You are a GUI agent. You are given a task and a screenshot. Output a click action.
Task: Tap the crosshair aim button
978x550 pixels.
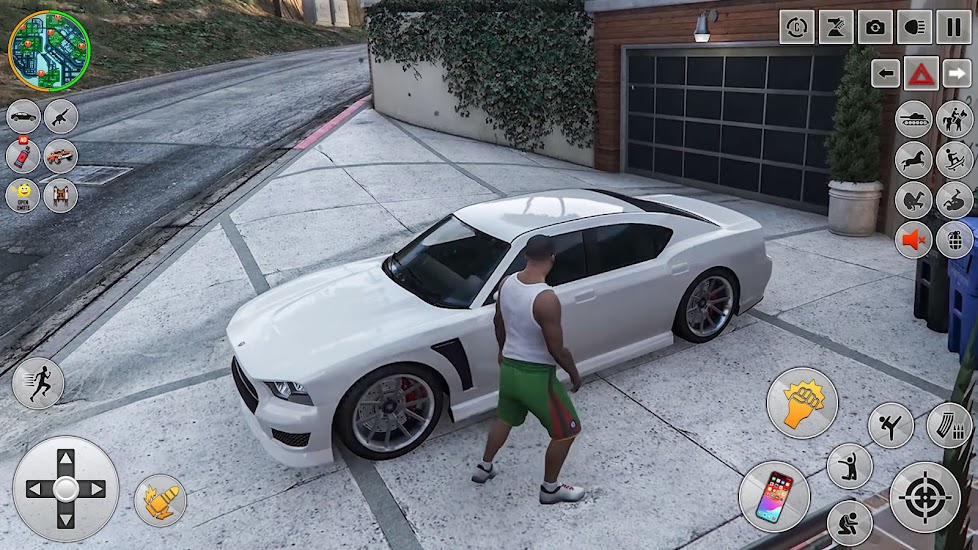[925, 497]
